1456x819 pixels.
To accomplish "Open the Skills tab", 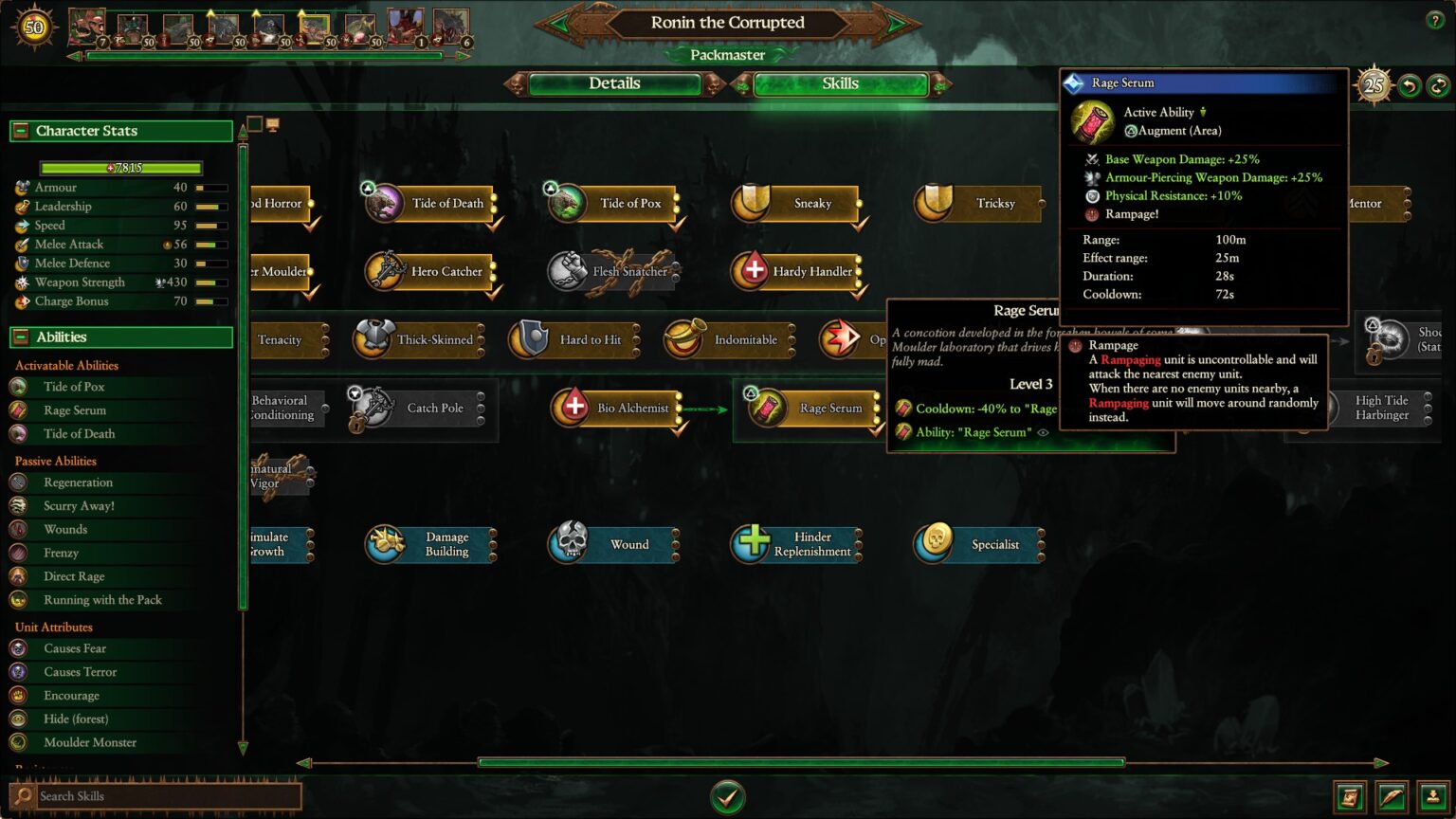I will click(x=840, y=83).
